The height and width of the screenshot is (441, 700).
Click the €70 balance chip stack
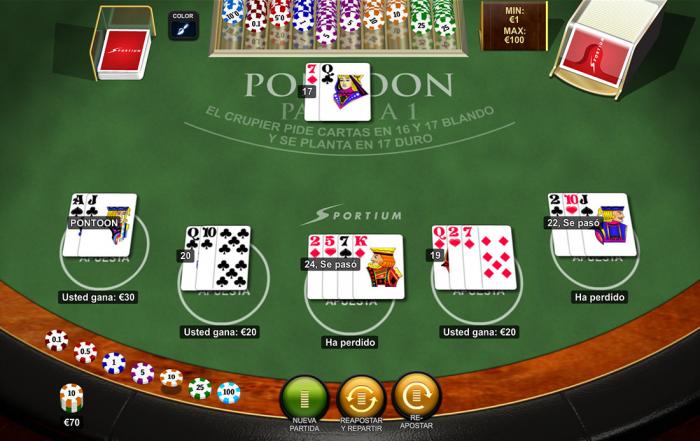pos(71,397)
